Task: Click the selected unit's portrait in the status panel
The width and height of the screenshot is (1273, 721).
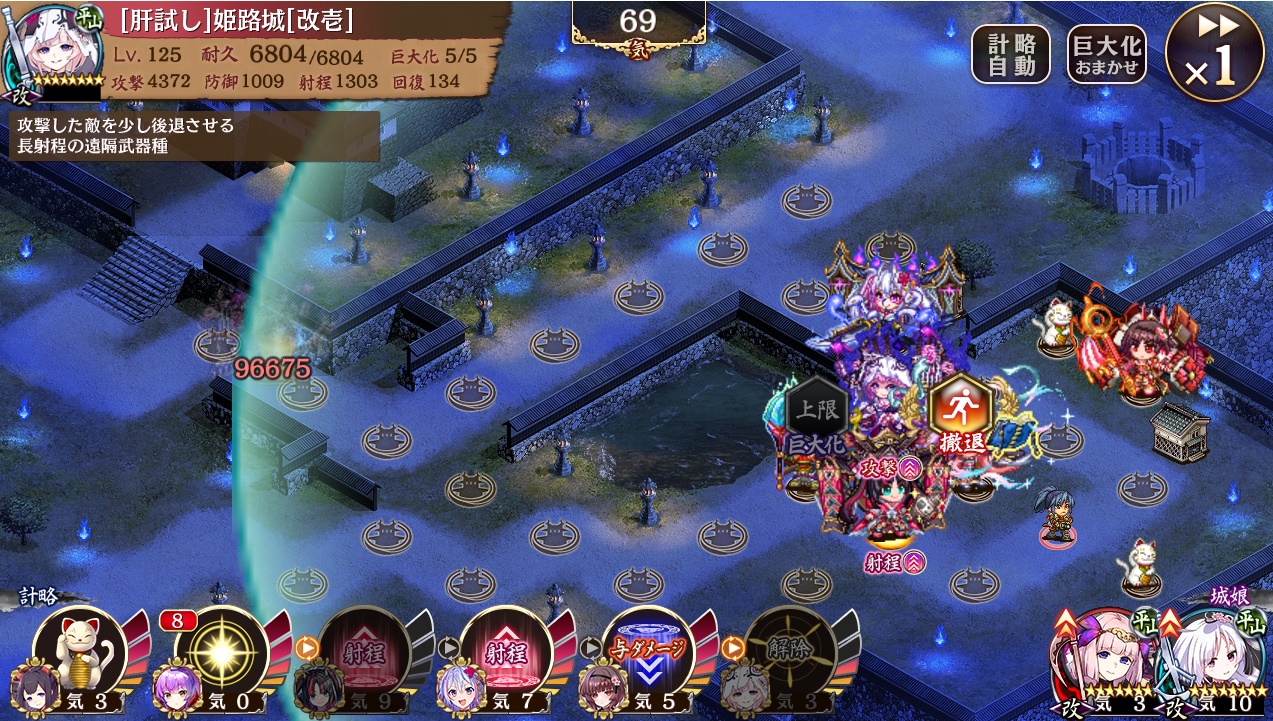Action: (50, 48)
